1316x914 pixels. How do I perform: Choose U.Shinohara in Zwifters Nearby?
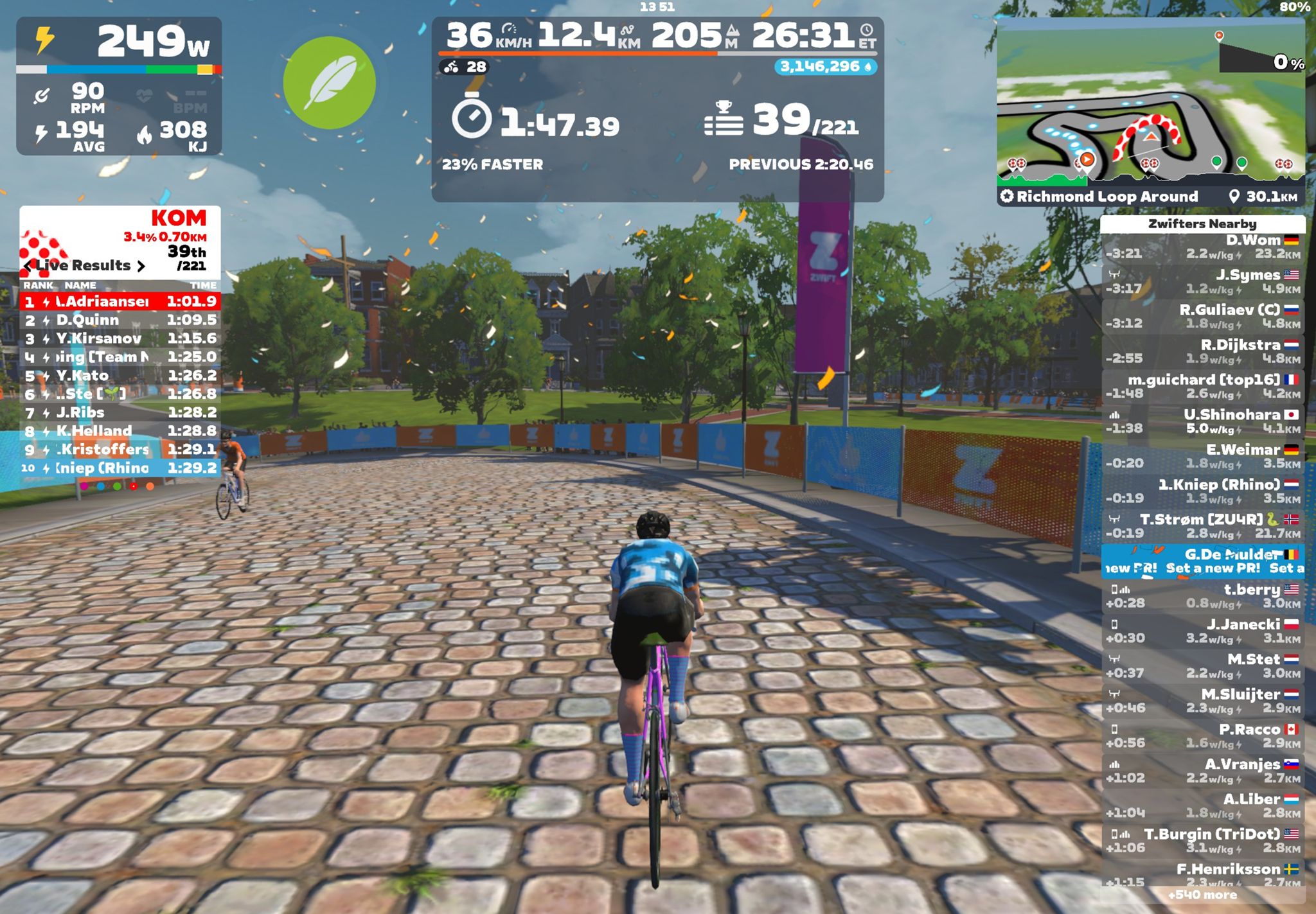[1202, 422]
